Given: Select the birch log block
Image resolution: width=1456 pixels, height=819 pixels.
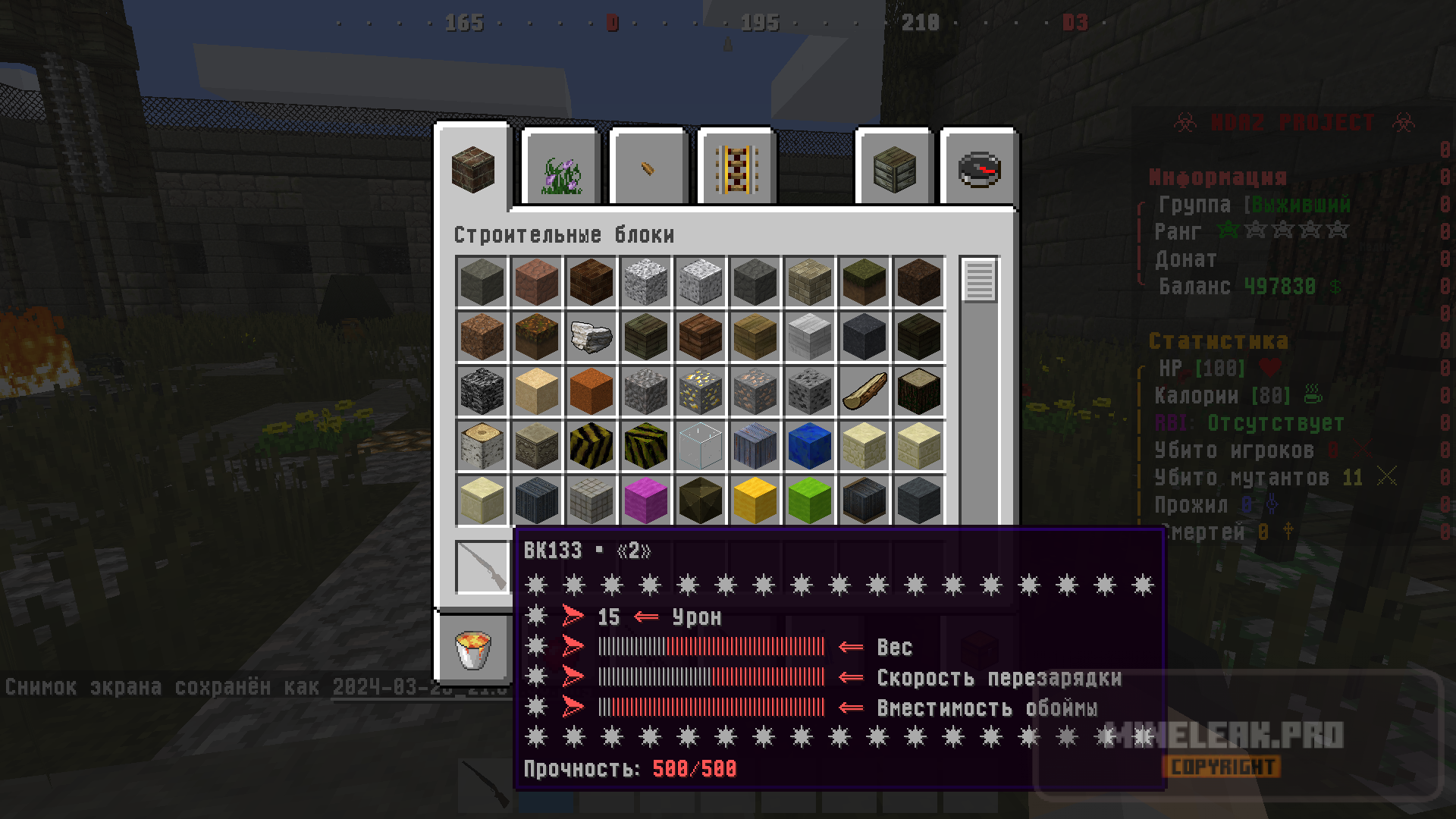Looking at the screenshot, I should point(482,446).
